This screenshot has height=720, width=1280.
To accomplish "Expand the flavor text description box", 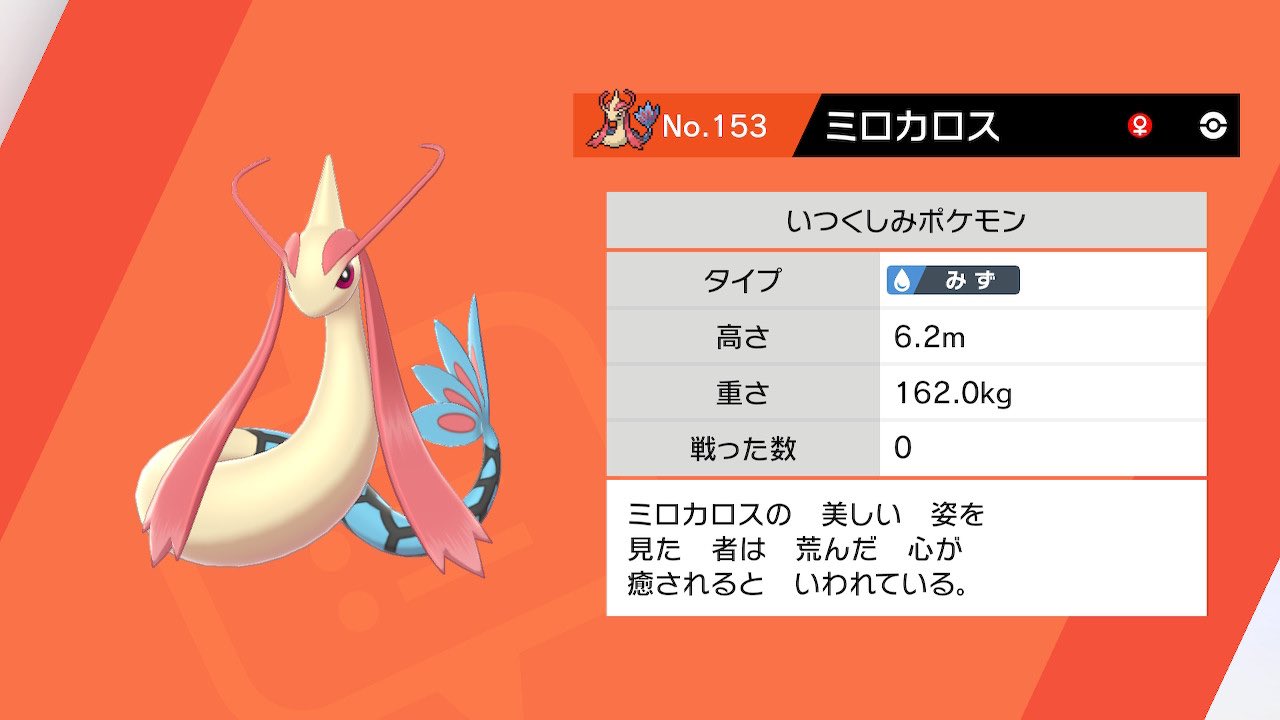I will pyautogui.click(x=900, y=548).
